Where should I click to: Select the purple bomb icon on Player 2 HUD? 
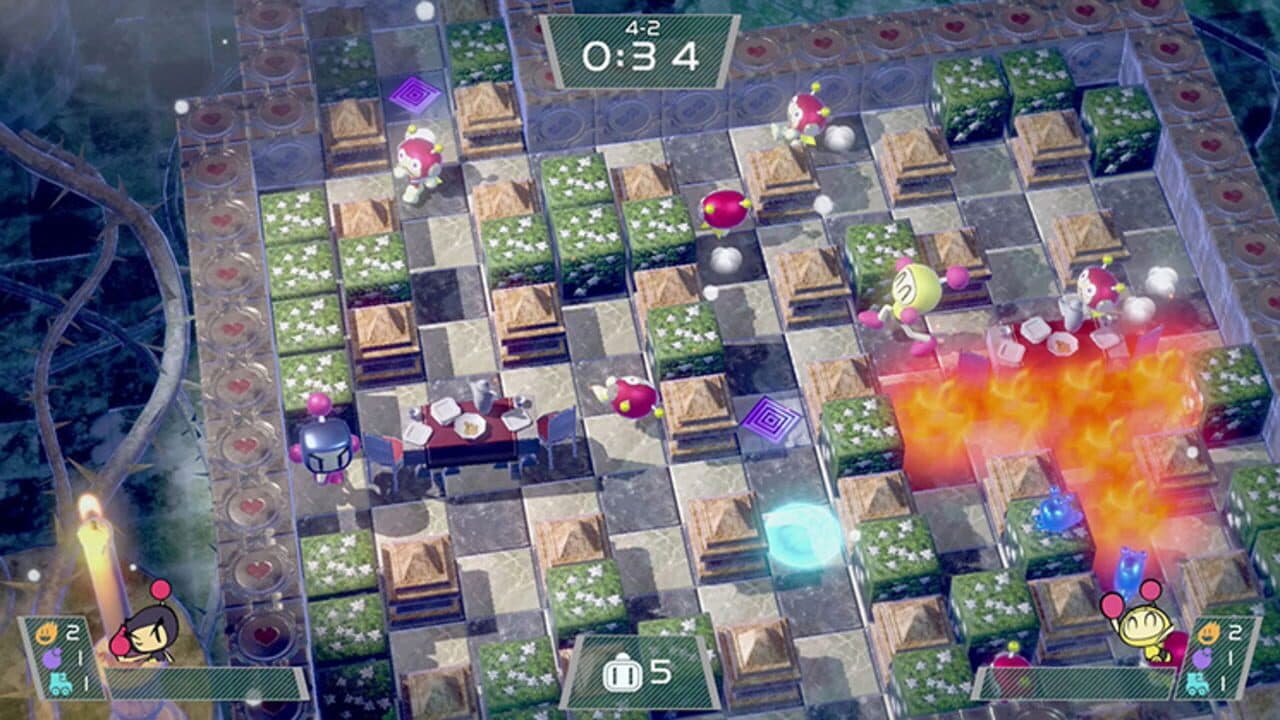[x=1202, y=661]
